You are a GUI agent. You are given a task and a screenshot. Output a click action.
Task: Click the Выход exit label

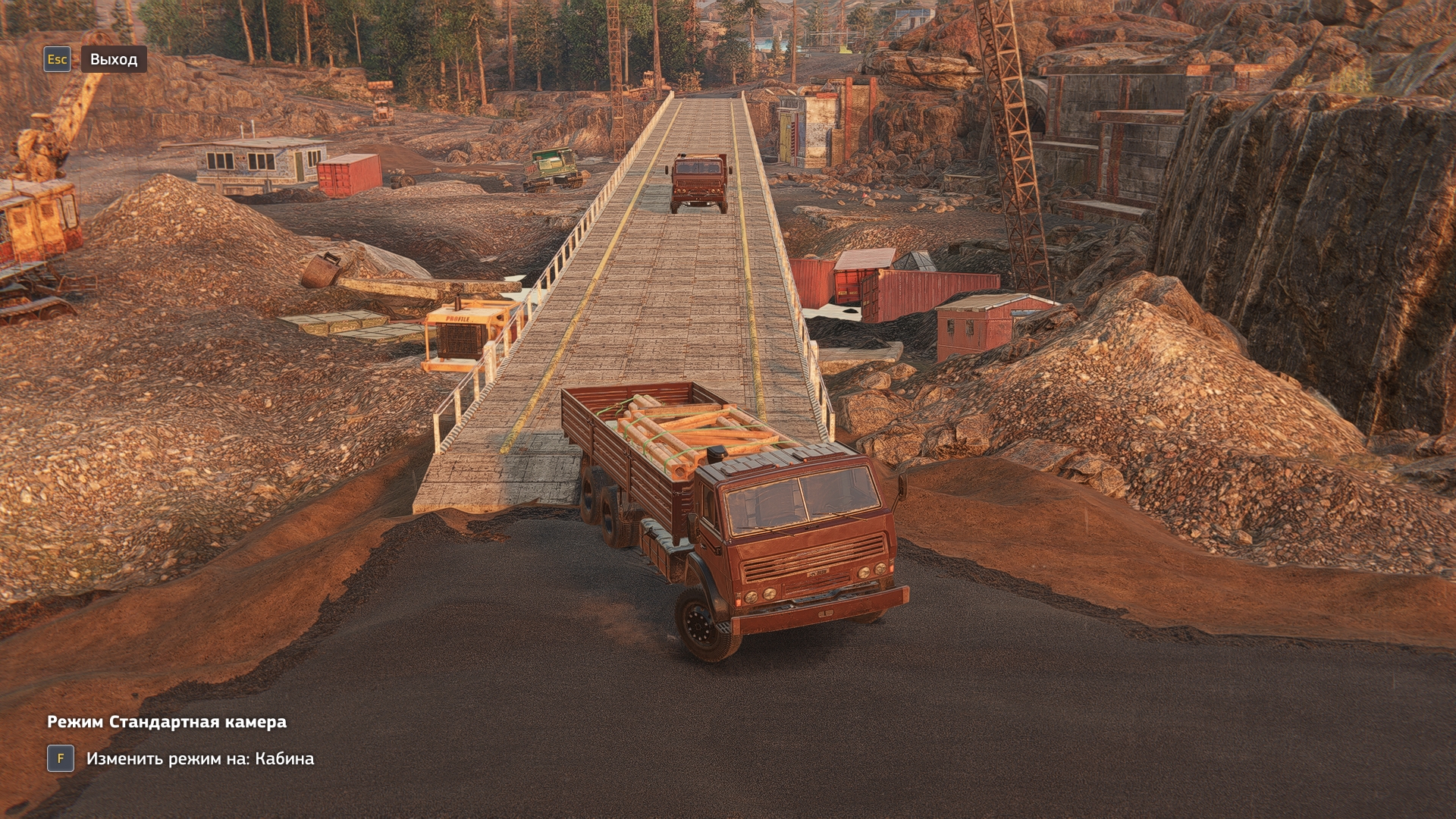click(114, 59)
